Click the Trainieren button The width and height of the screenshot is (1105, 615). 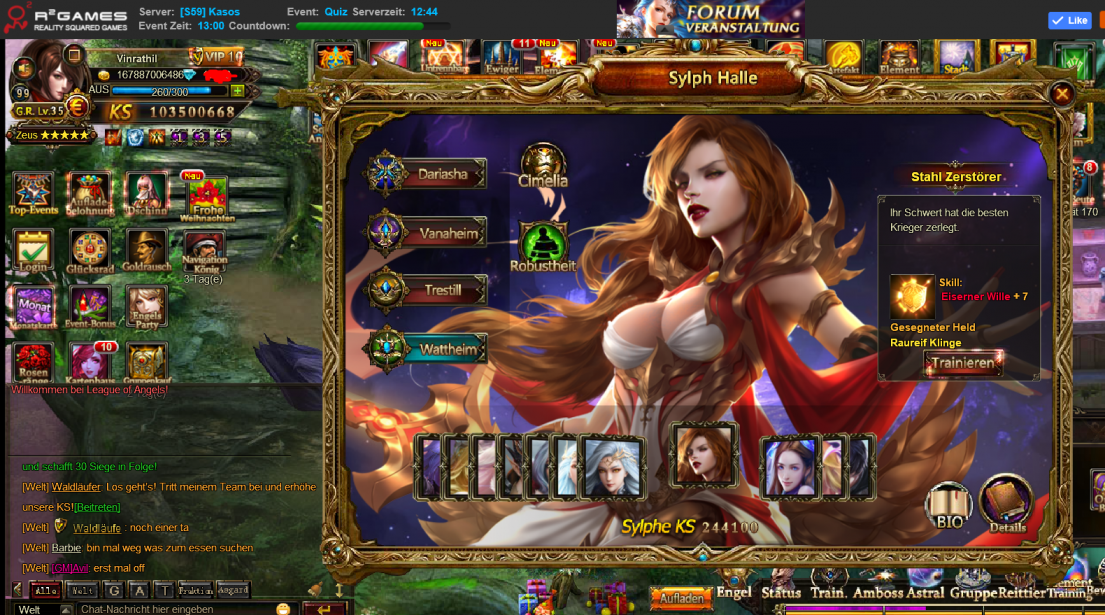click(x=962, y=363)
